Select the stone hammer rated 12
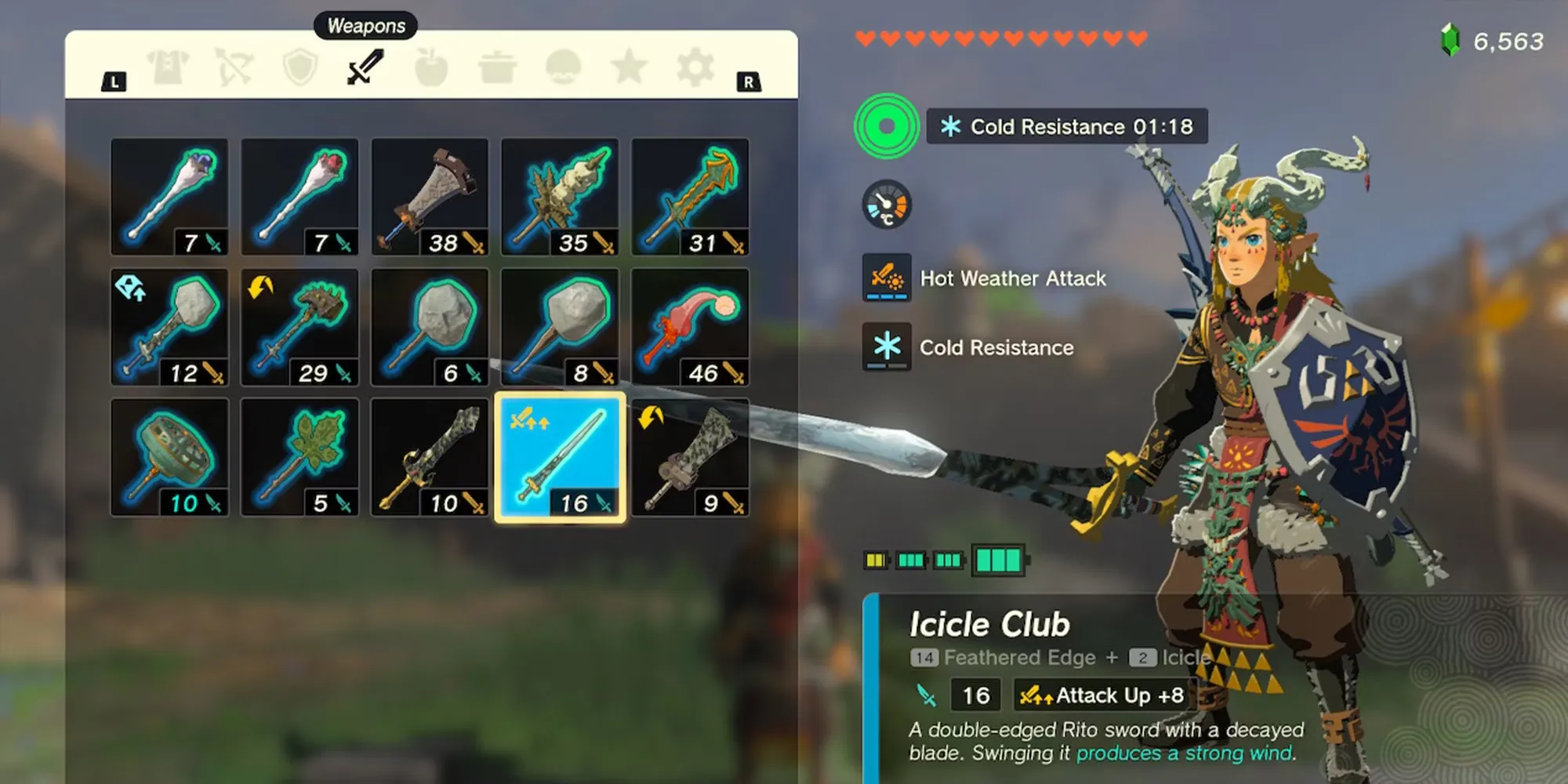 169,327
